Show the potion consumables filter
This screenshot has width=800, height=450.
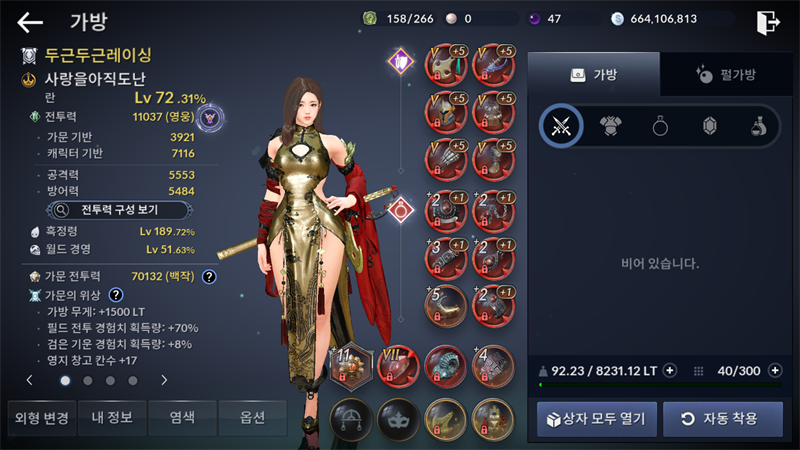760,126
